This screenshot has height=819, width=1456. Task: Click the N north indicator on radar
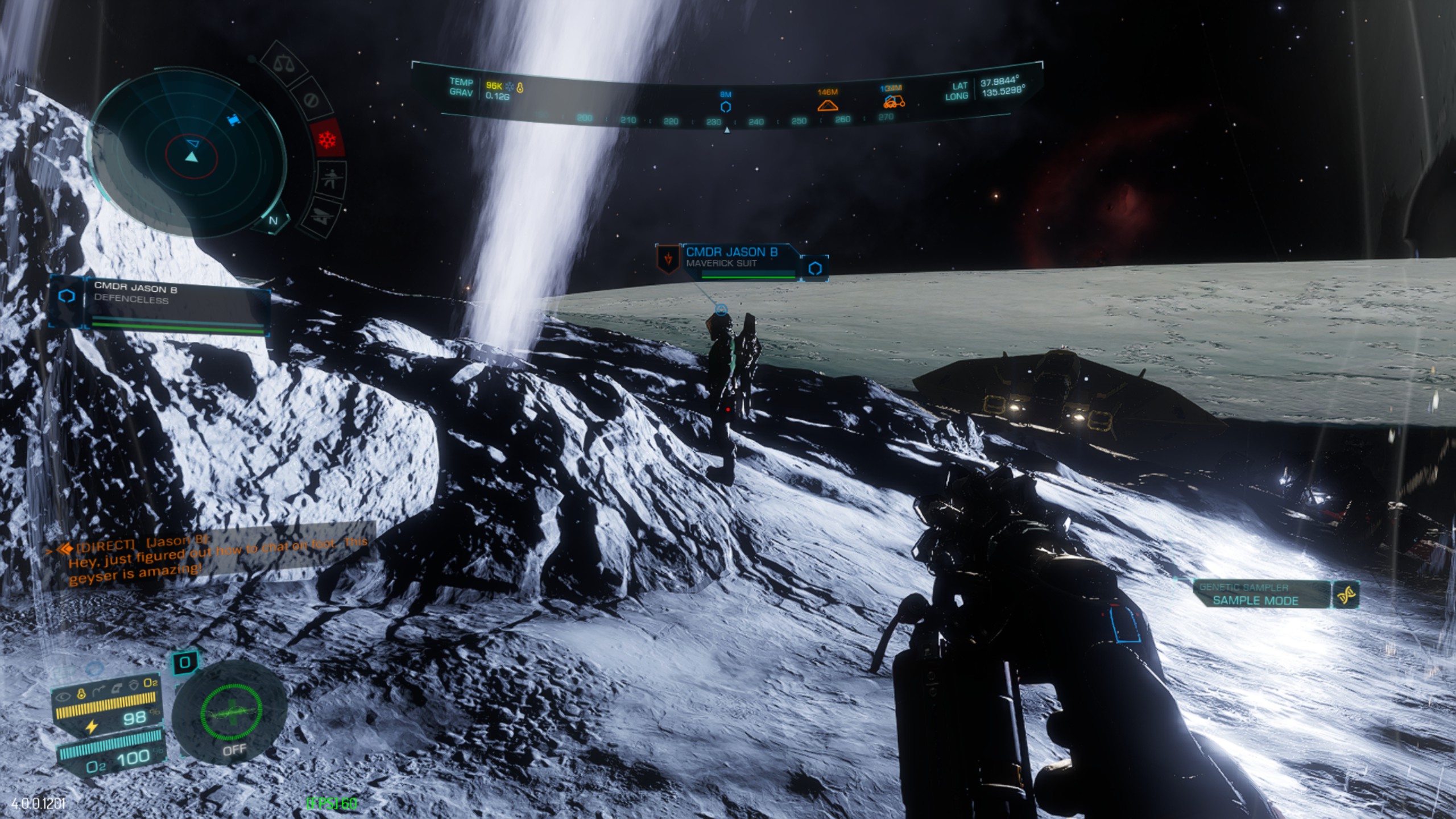(x=274, y=221)
